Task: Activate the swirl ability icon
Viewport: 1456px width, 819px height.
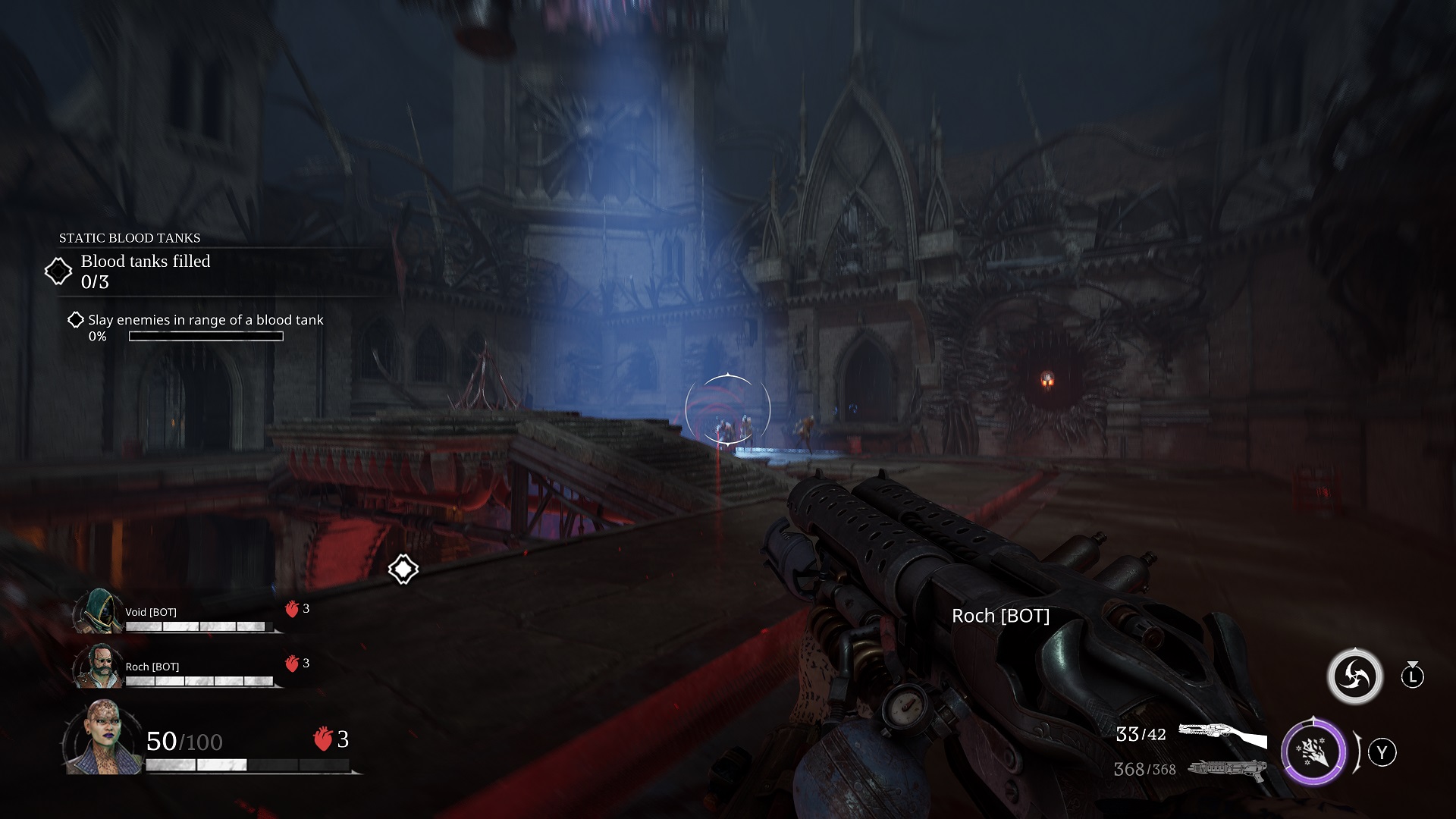Action: [1354, 676]
